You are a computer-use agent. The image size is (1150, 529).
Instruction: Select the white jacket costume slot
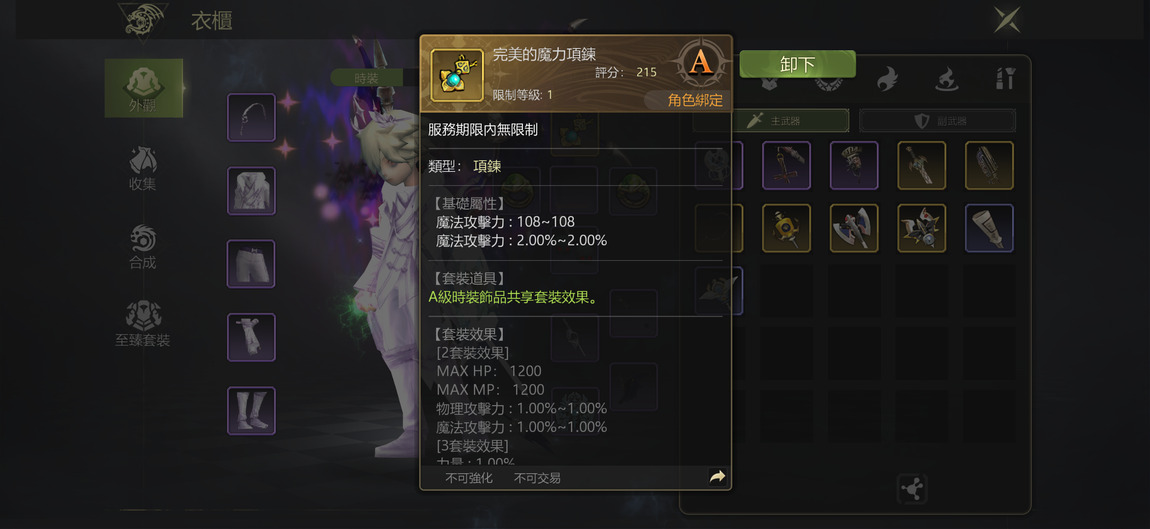[x=251, y=190]
